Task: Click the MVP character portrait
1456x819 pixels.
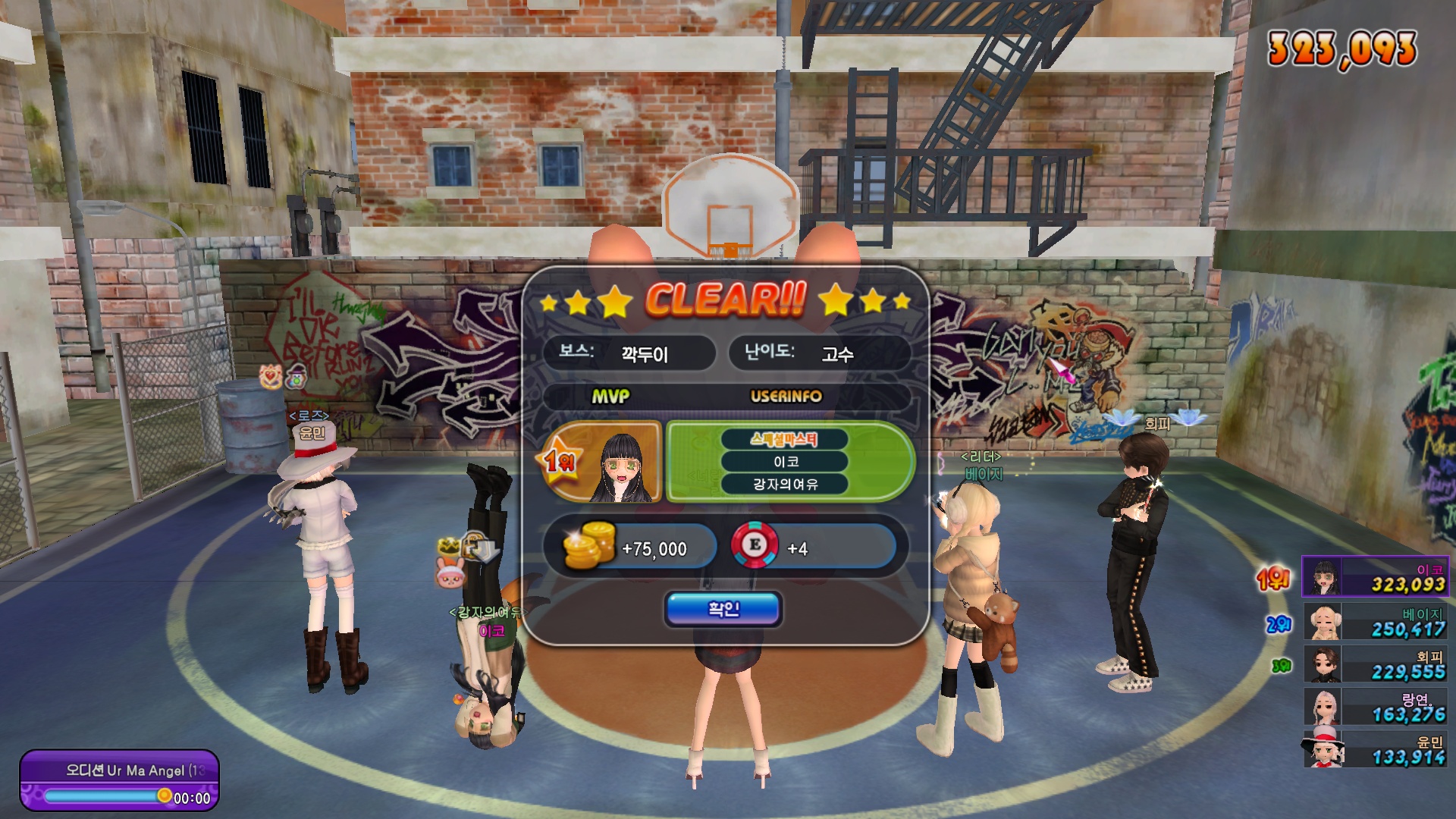Action: [x=622, y=463]
